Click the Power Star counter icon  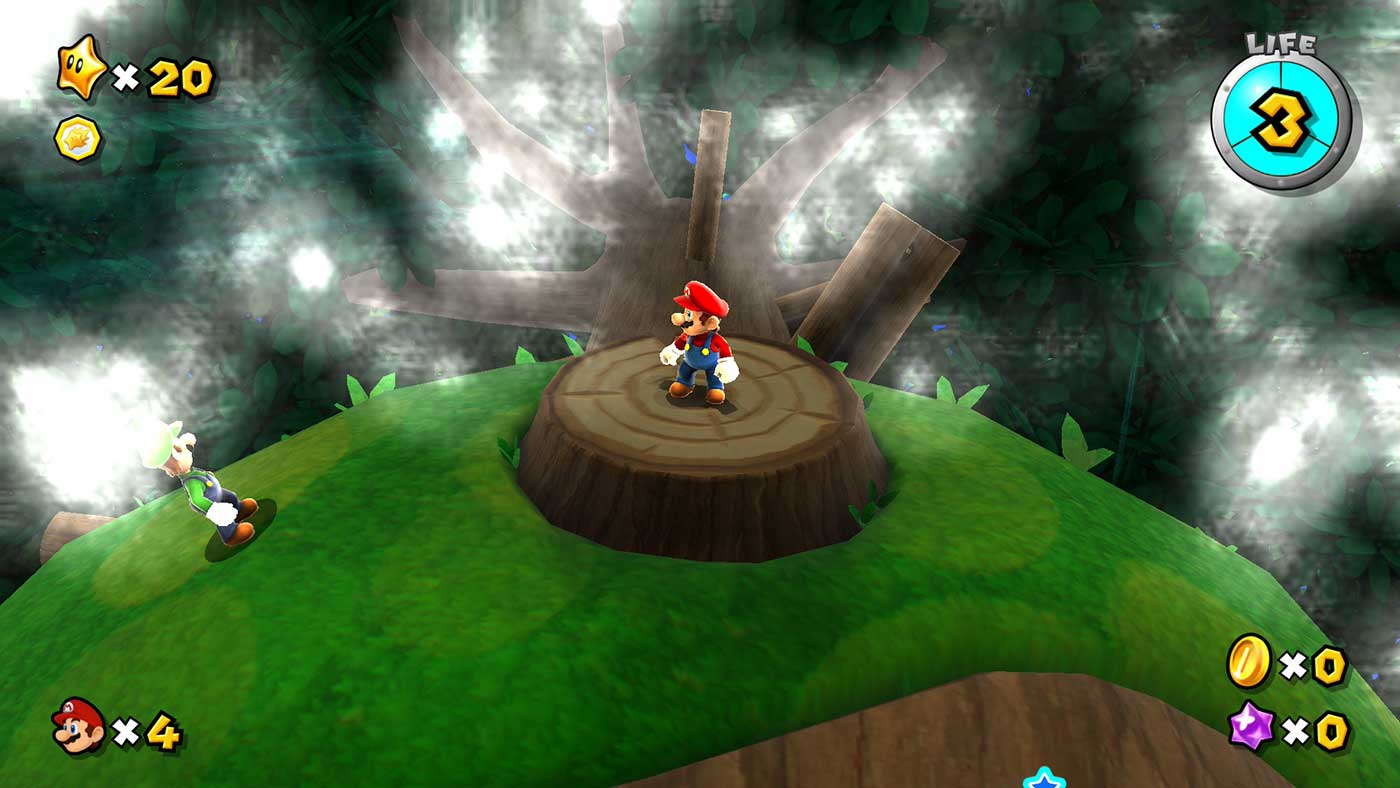click(82, 68)
